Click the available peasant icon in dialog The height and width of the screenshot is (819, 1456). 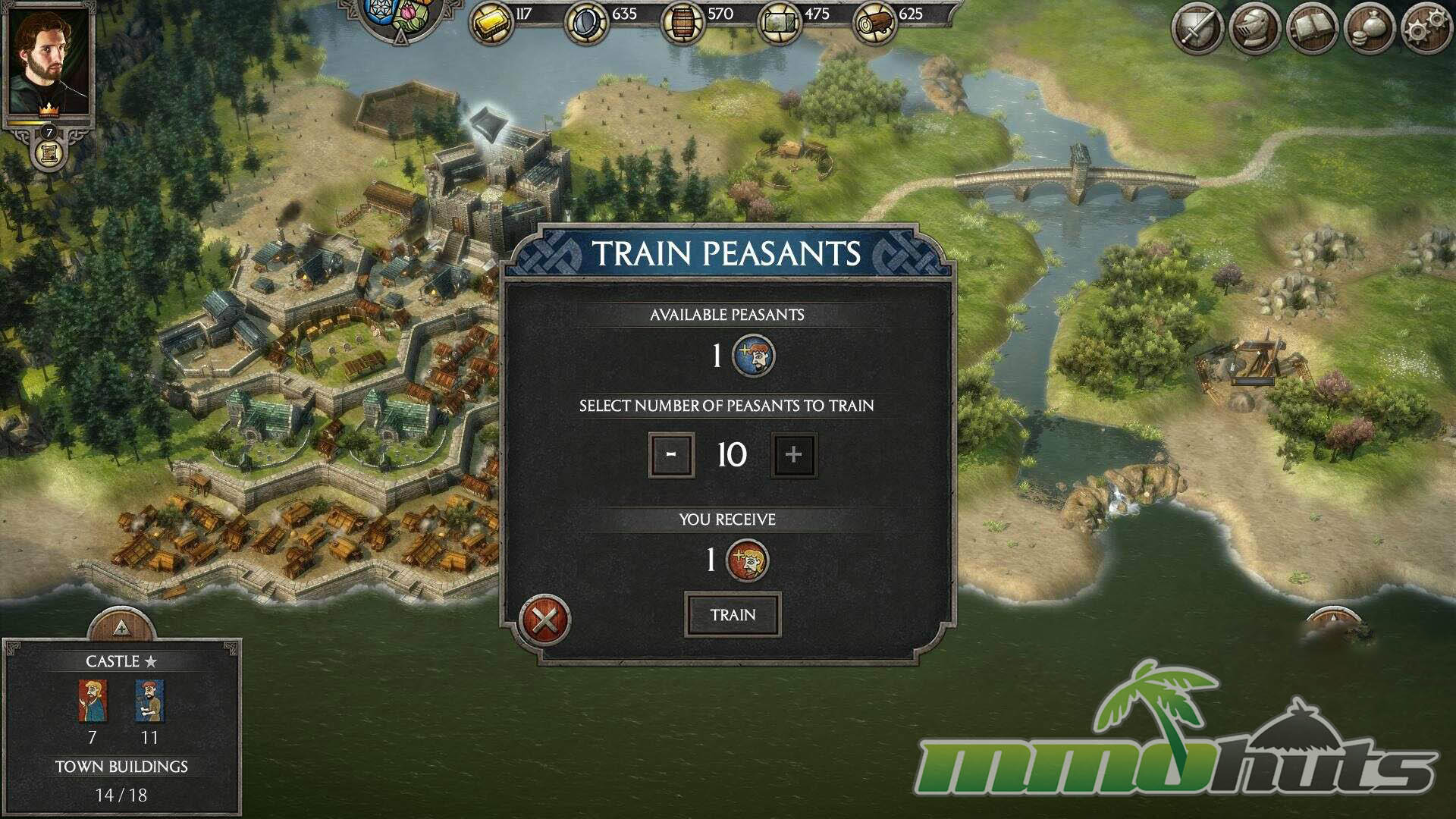click(753, 356)
